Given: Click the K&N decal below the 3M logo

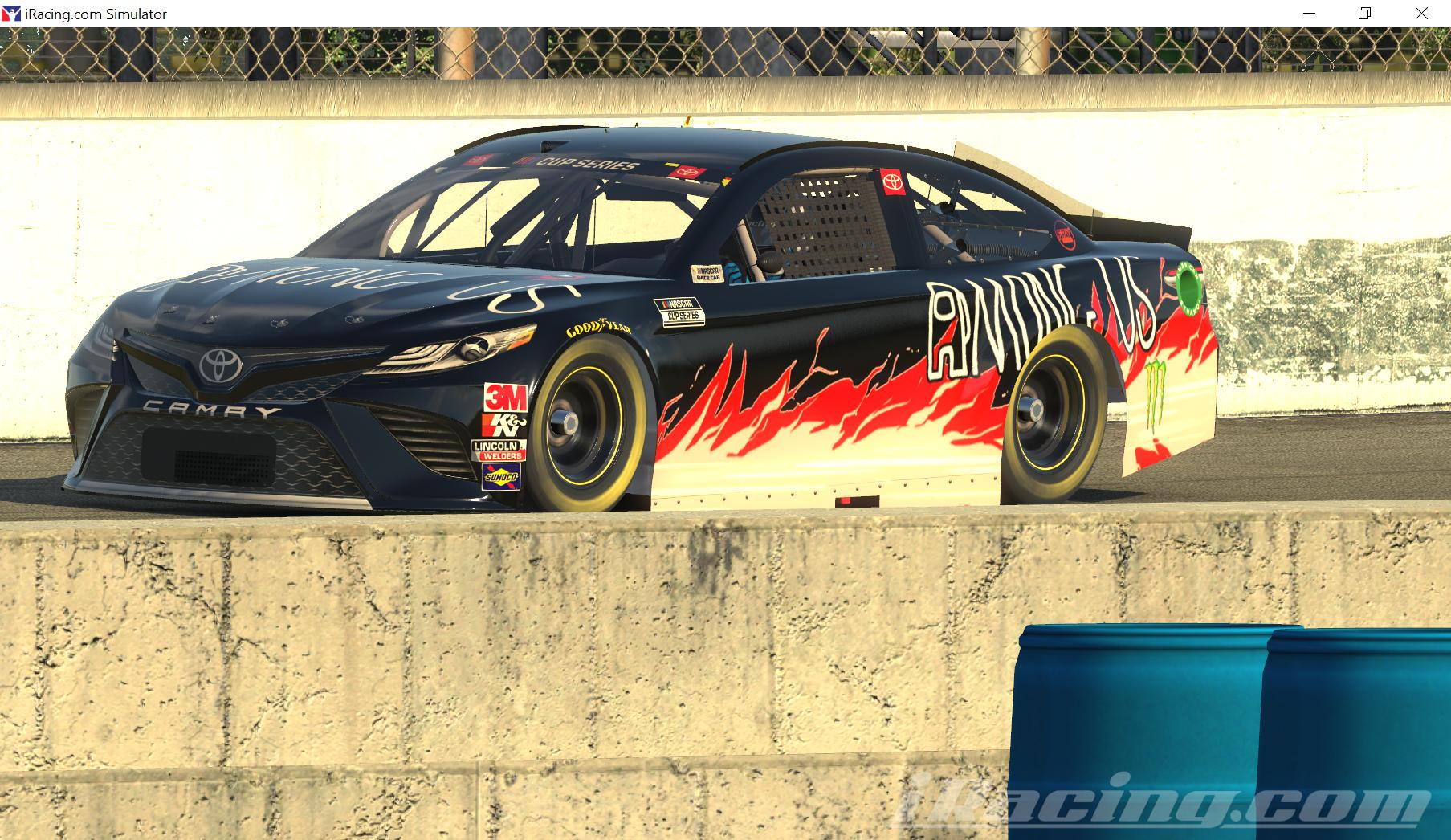Looking at the screenshot, I should click(505, 426).
